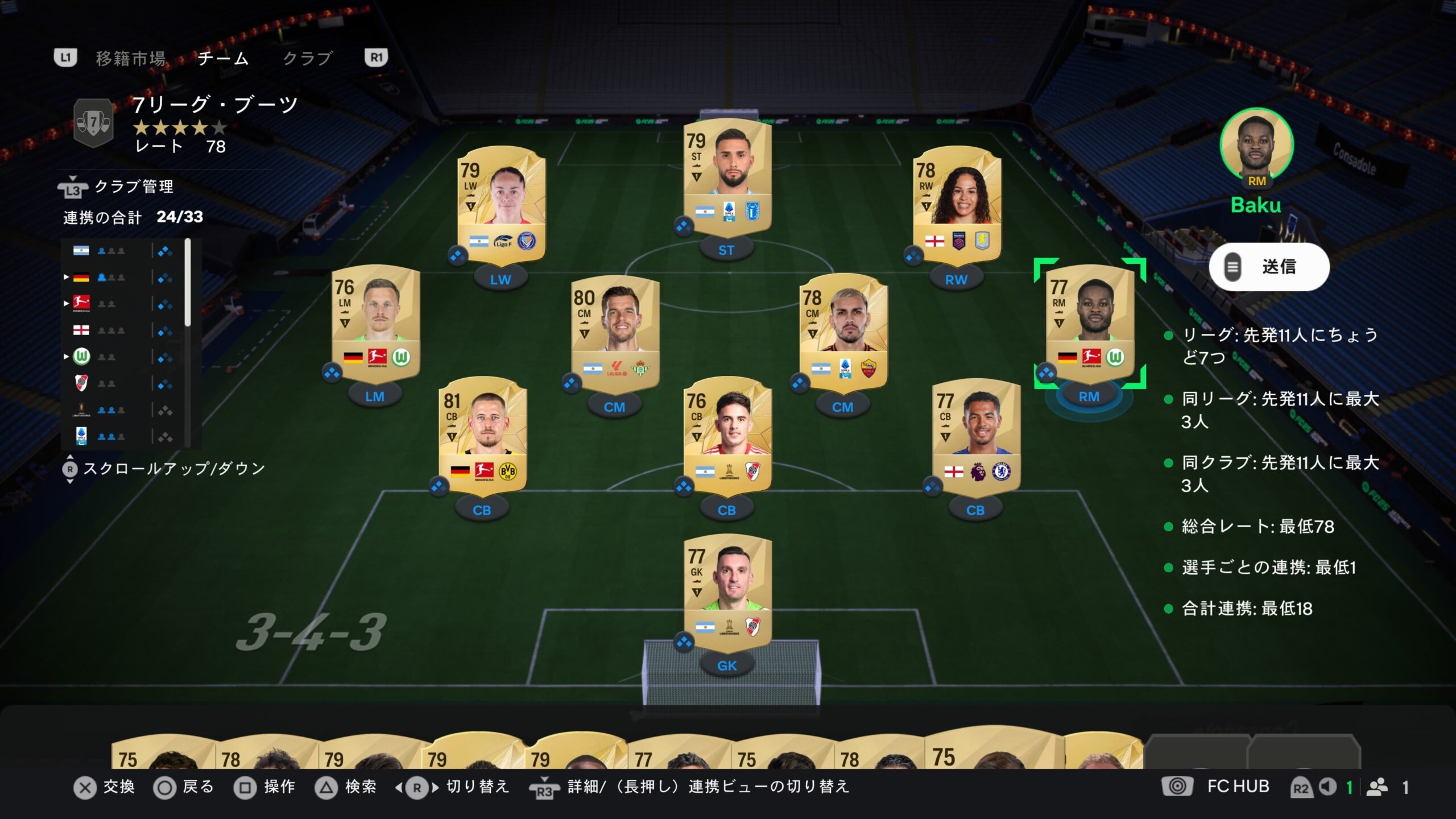Choose the 79-rated LW player card
This screenshot has width=1456, height=819.
501,205
